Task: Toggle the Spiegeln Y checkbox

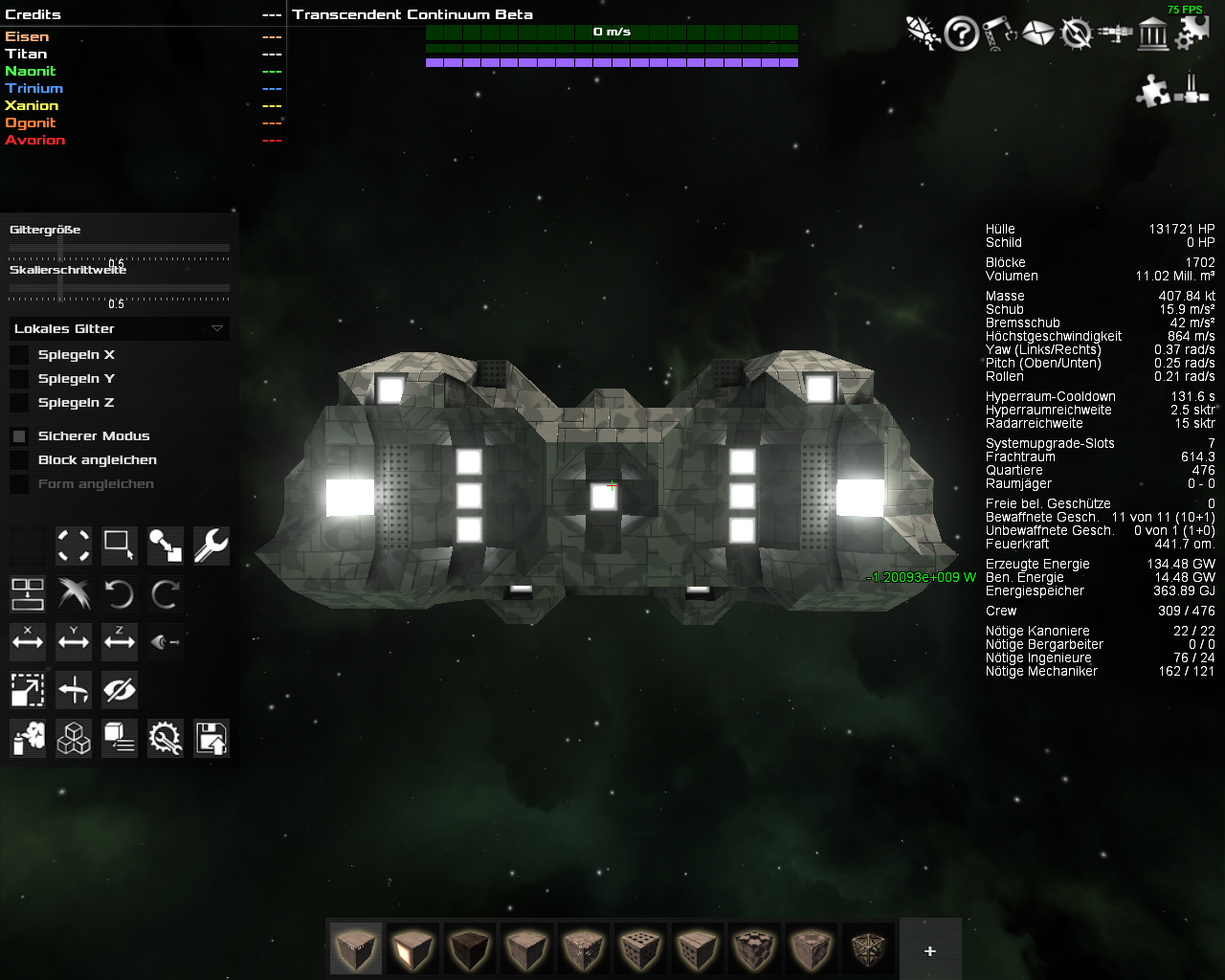Action: (19, 379)
